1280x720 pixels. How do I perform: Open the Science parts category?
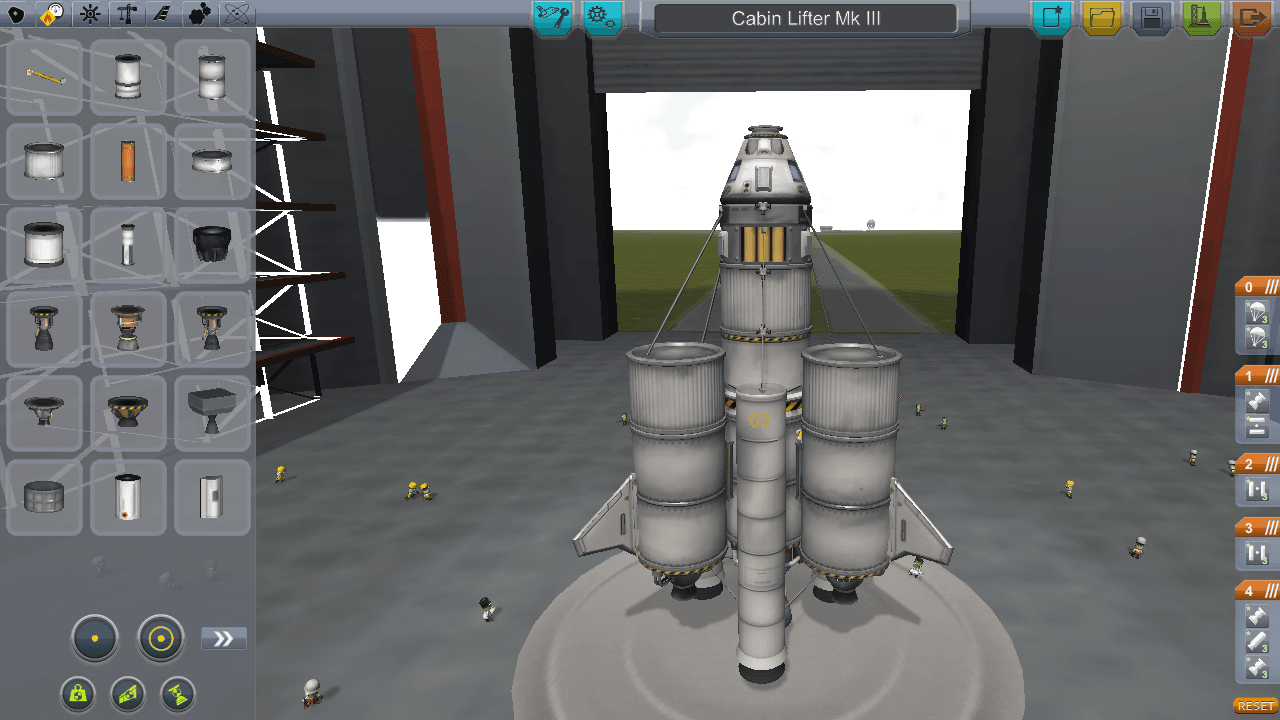[237, 15]
